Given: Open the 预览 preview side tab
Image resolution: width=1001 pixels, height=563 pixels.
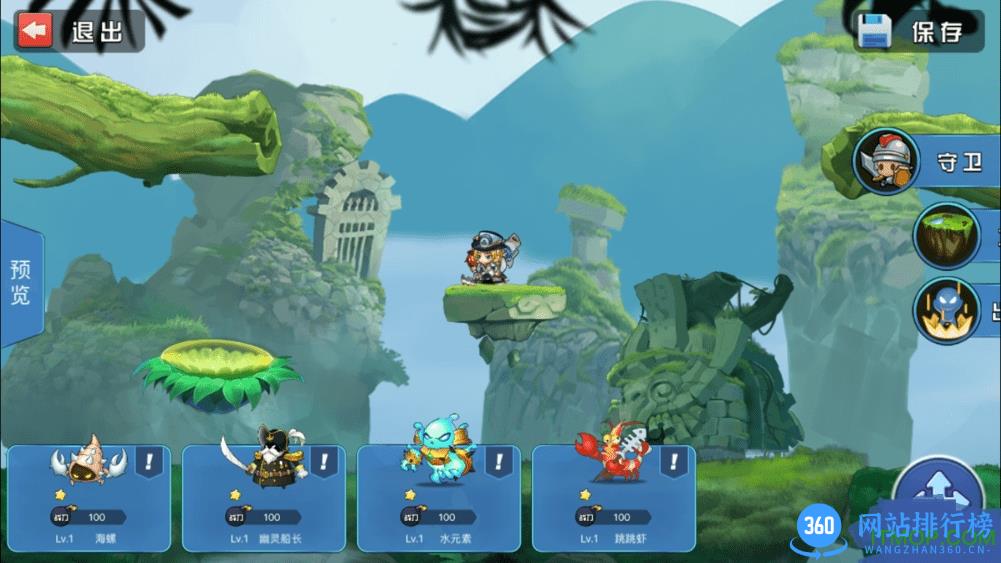Looking at the screenshot, I should (20, 283).
